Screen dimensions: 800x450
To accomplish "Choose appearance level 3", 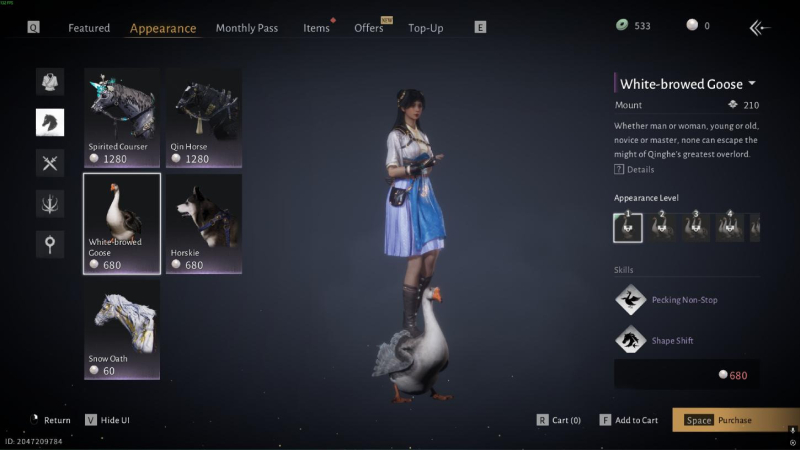I will pyautogui.click(x=696, y=227).
